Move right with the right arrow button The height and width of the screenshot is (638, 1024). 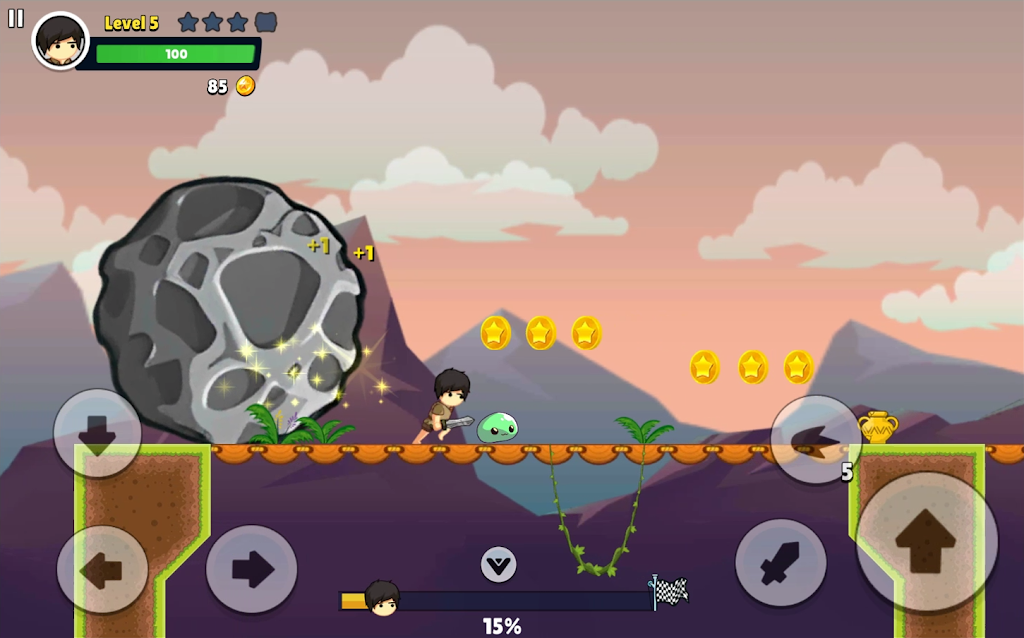pos(251,569)
